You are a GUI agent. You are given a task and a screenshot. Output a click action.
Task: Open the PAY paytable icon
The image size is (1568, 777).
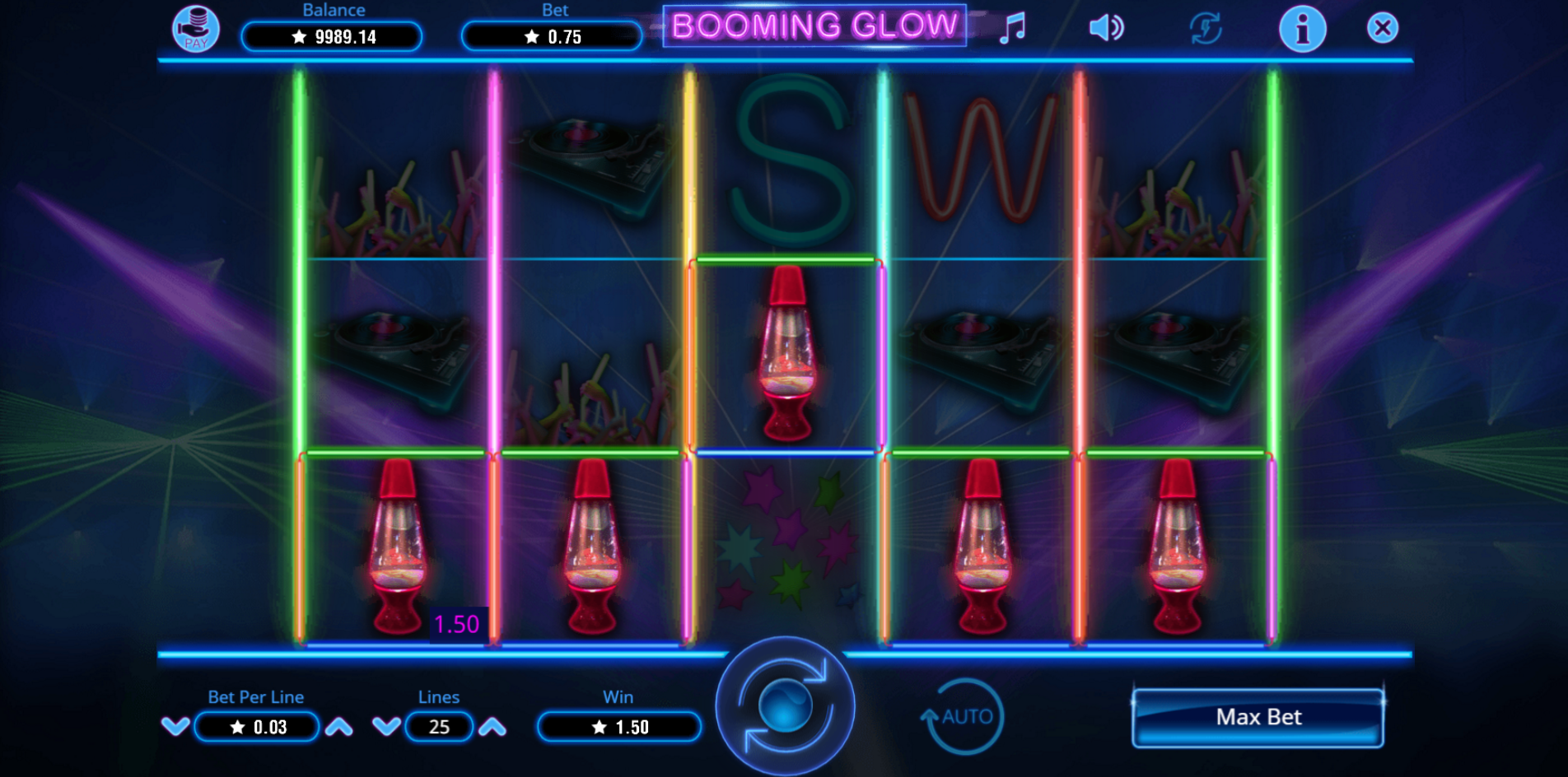click(x=196, y=29)
